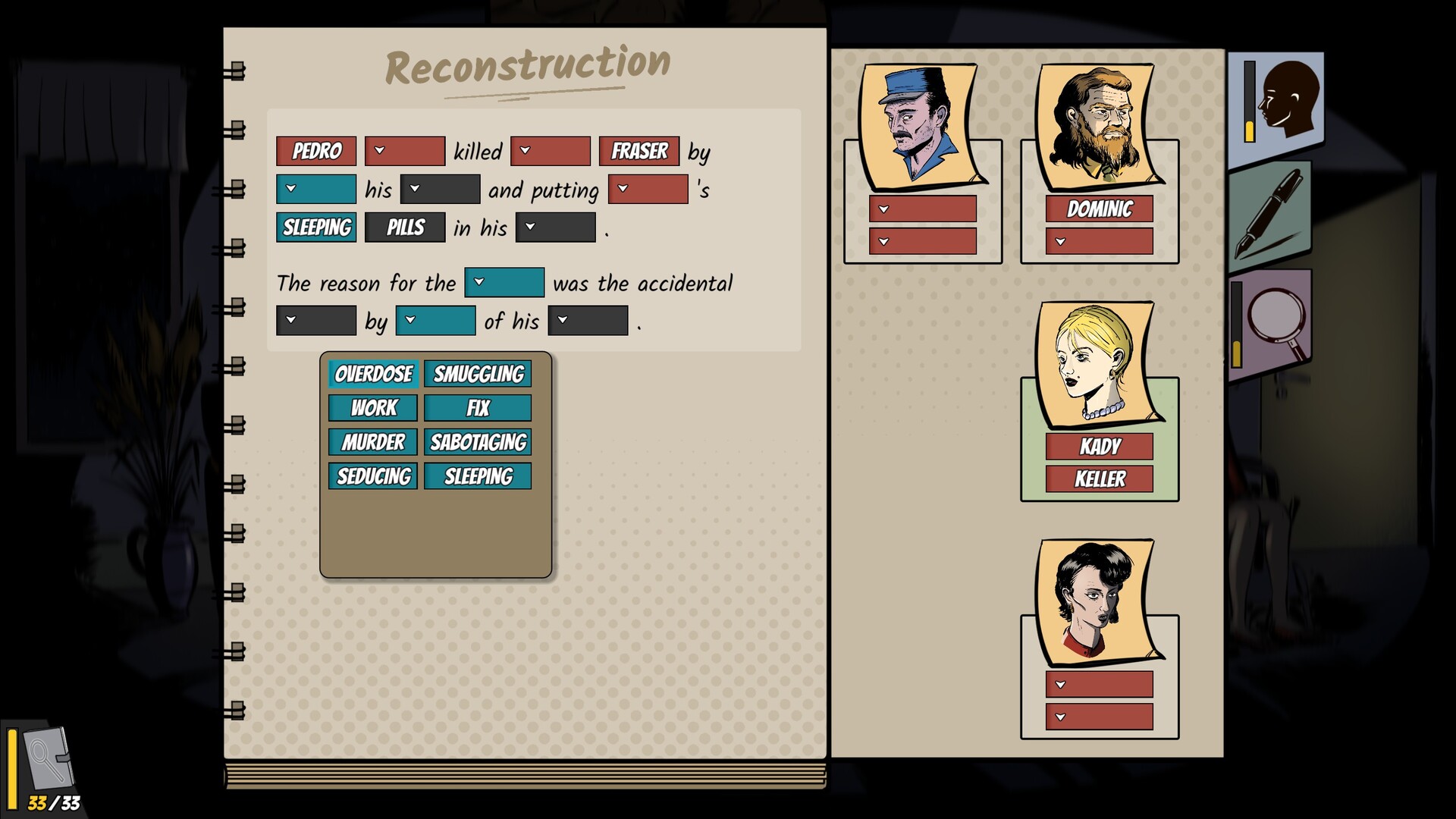Pick the SEDUCING word tile
This screenshot has width=1456, height=819.
coord(372,476)
